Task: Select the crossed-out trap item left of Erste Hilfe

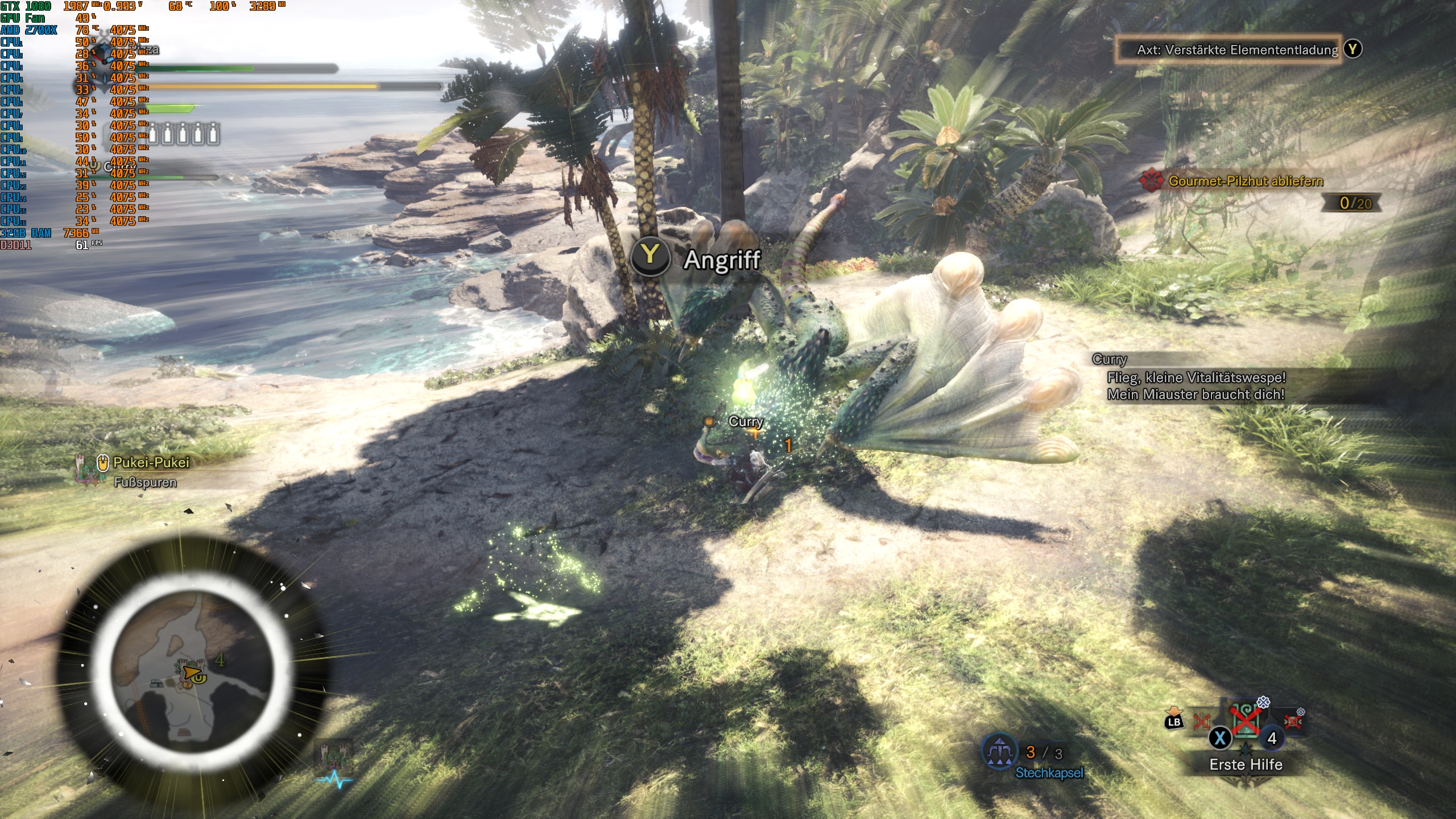Action: [x=1201, y=721]
